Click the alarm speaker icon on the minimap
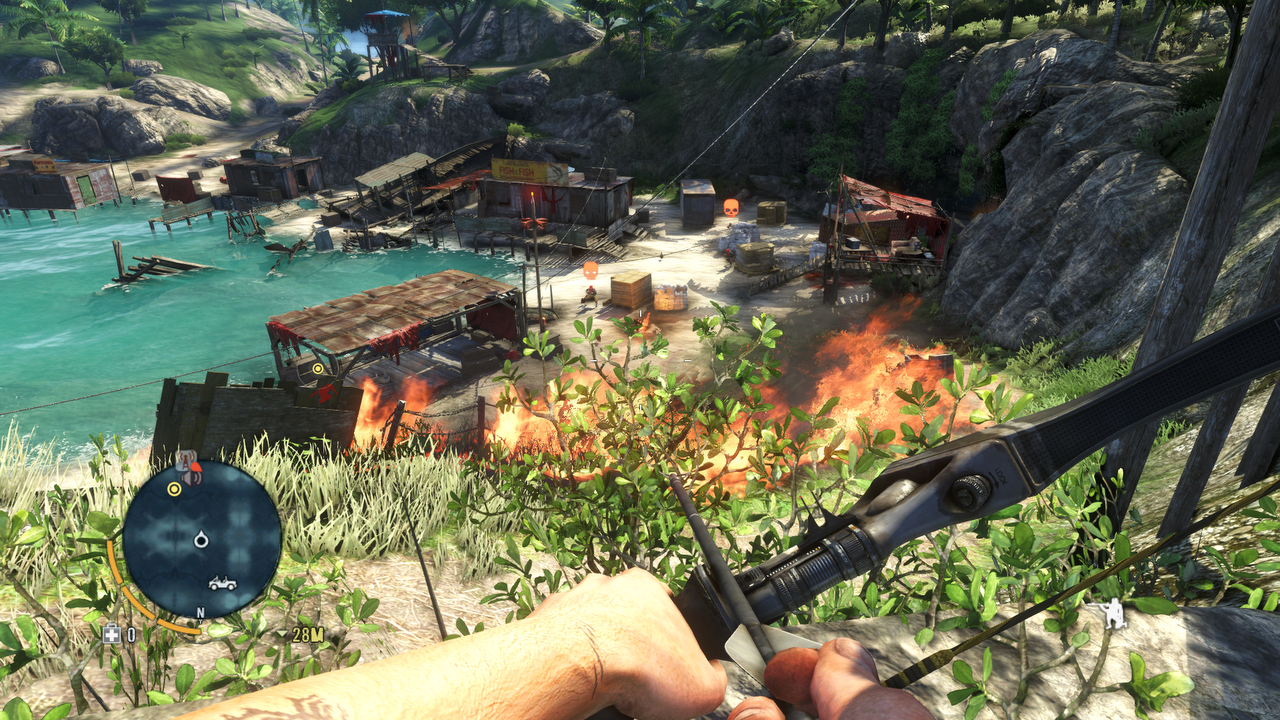Image resolution: width=1280 pixels, height=720 pixels. 193,477
